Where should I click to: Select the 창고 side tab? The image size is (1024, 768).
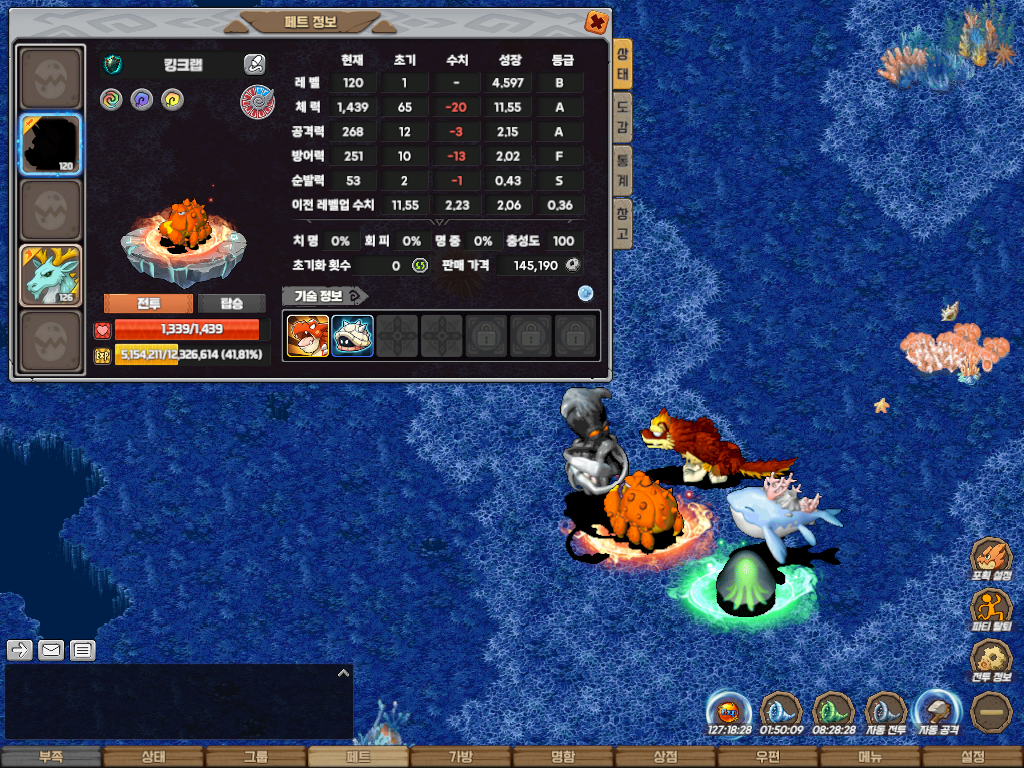(622, 223)
